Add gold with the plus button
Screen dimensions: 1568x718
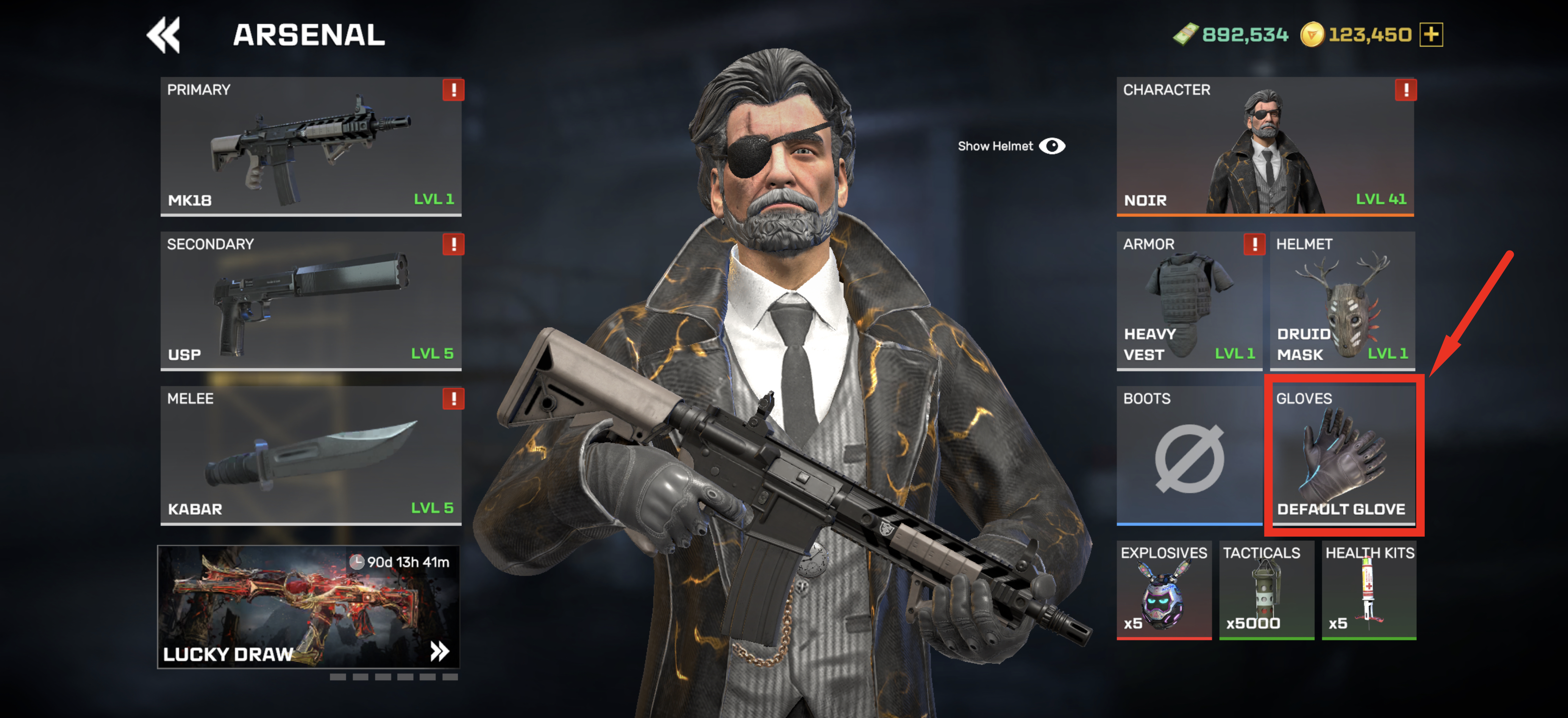click(x=1431, y=35)
